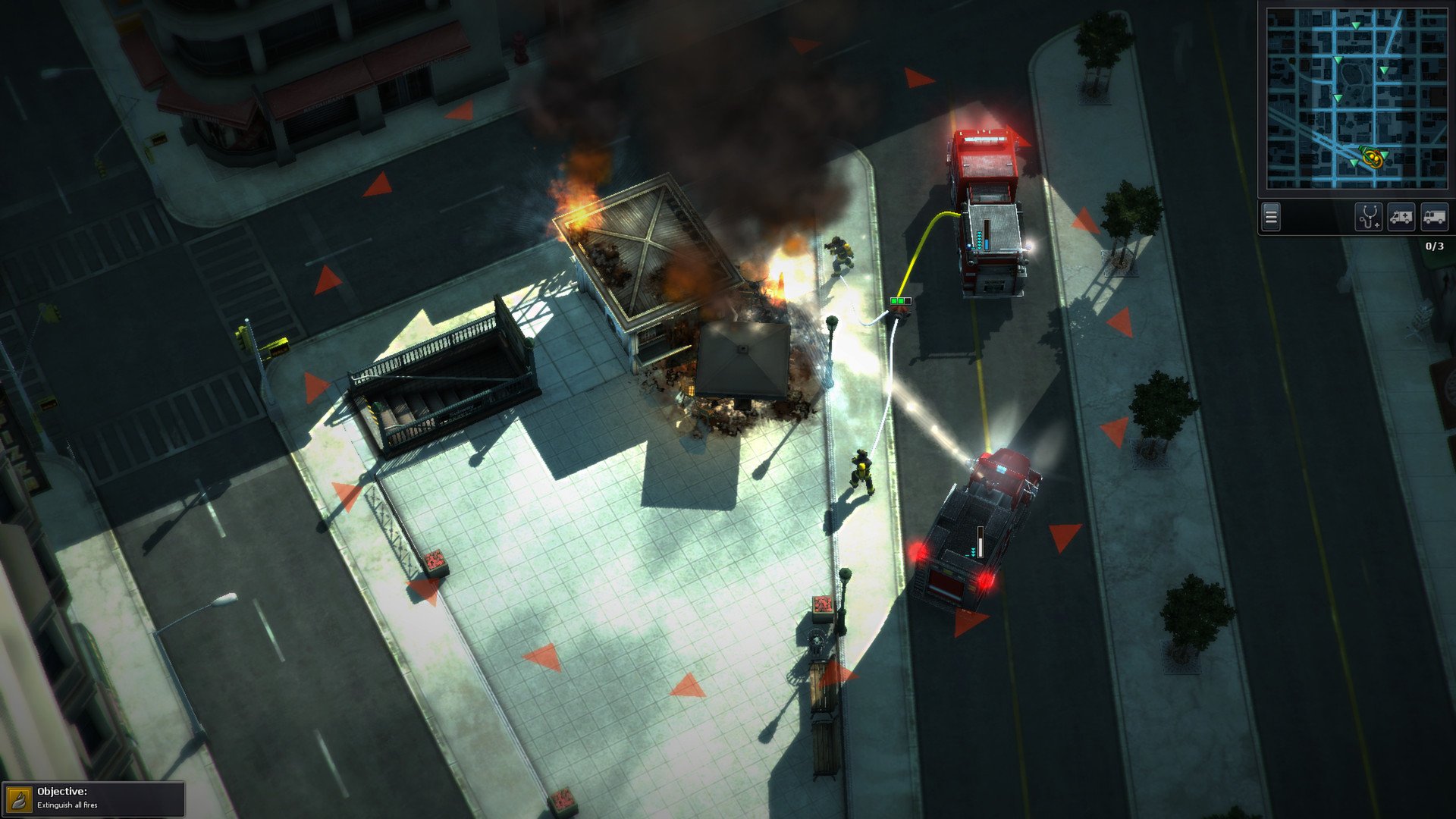
Task: Select the stethoscope first-aid icon
Action: click(x=1369, y=217)
